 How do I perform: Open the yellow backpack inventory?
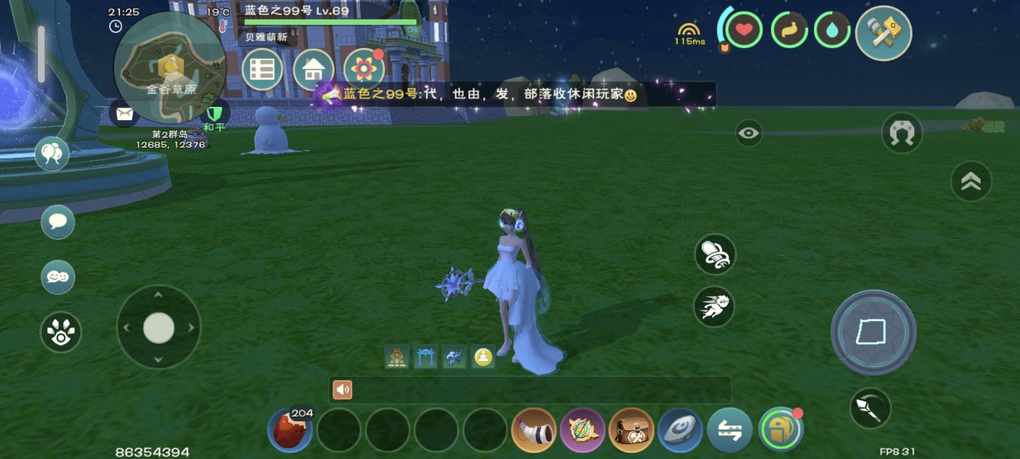point(780,430)
